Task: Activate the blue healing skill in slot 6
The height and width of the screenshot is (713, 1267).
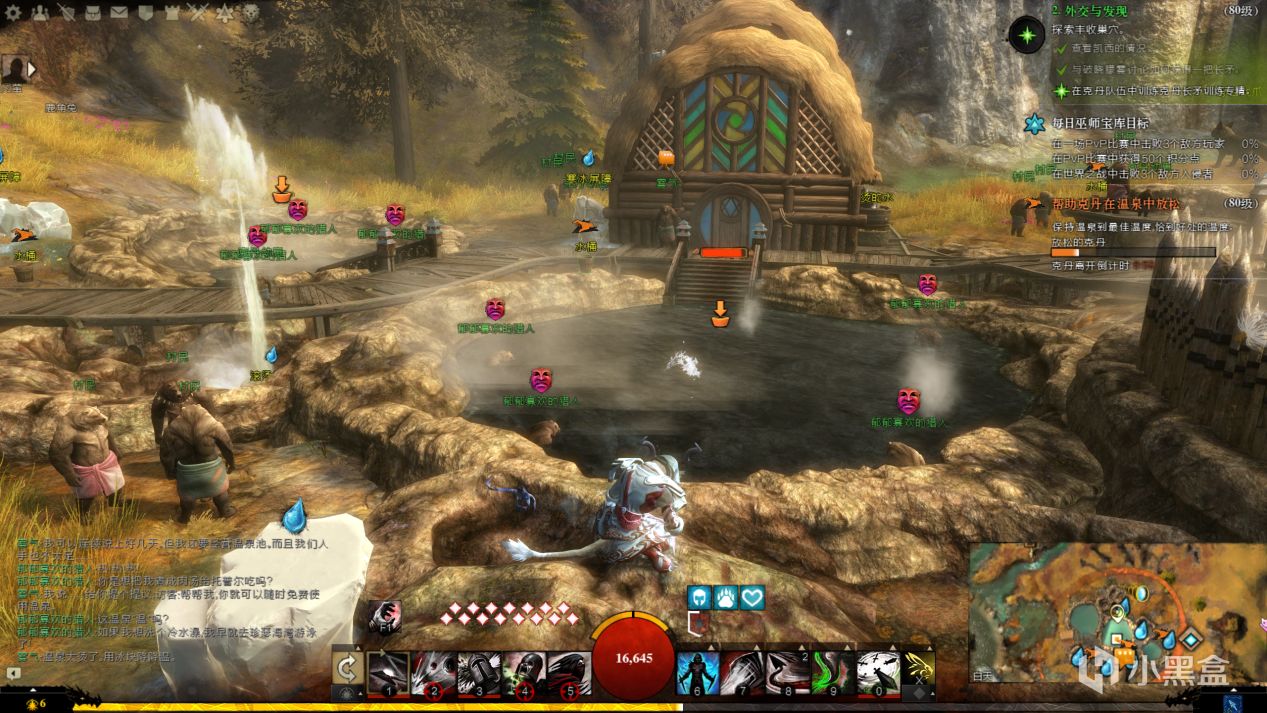Action: pyautogui.click(x=697, y=672)
